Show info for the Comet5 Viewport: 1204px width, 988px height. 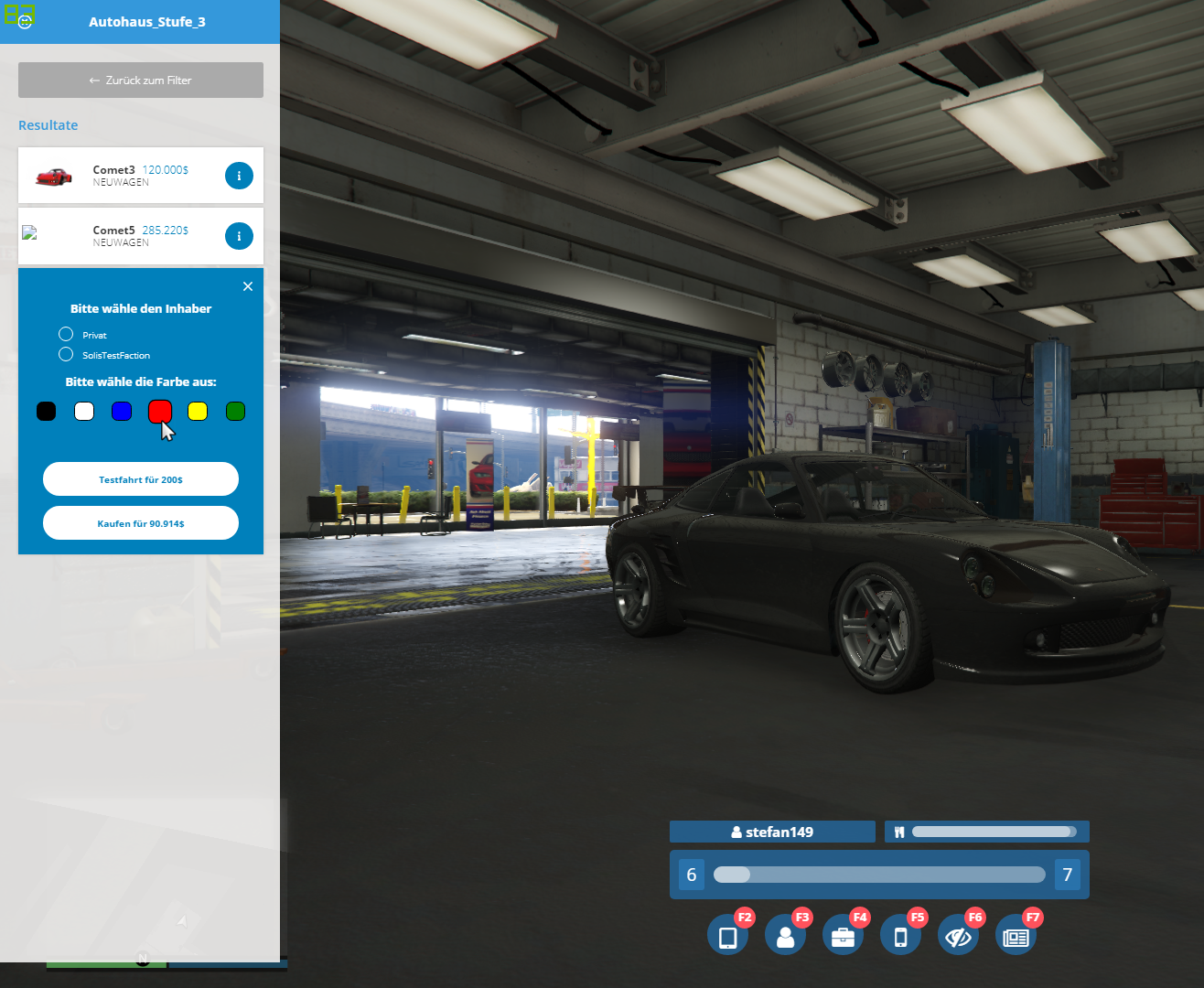[x=239, y=236]
